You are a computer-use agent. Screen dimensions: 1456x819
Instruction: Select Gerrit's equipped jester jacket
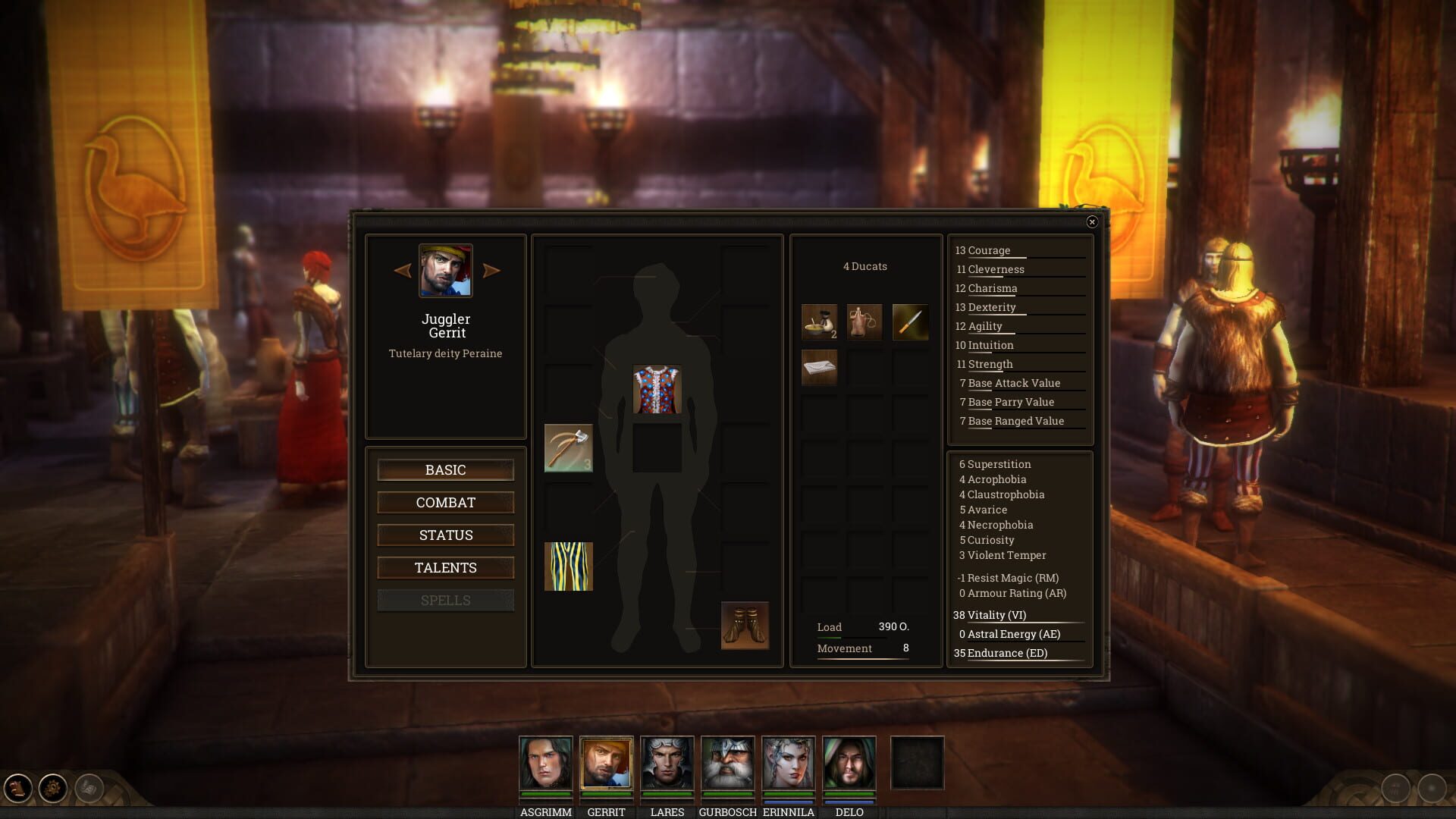tap(657, 389)
